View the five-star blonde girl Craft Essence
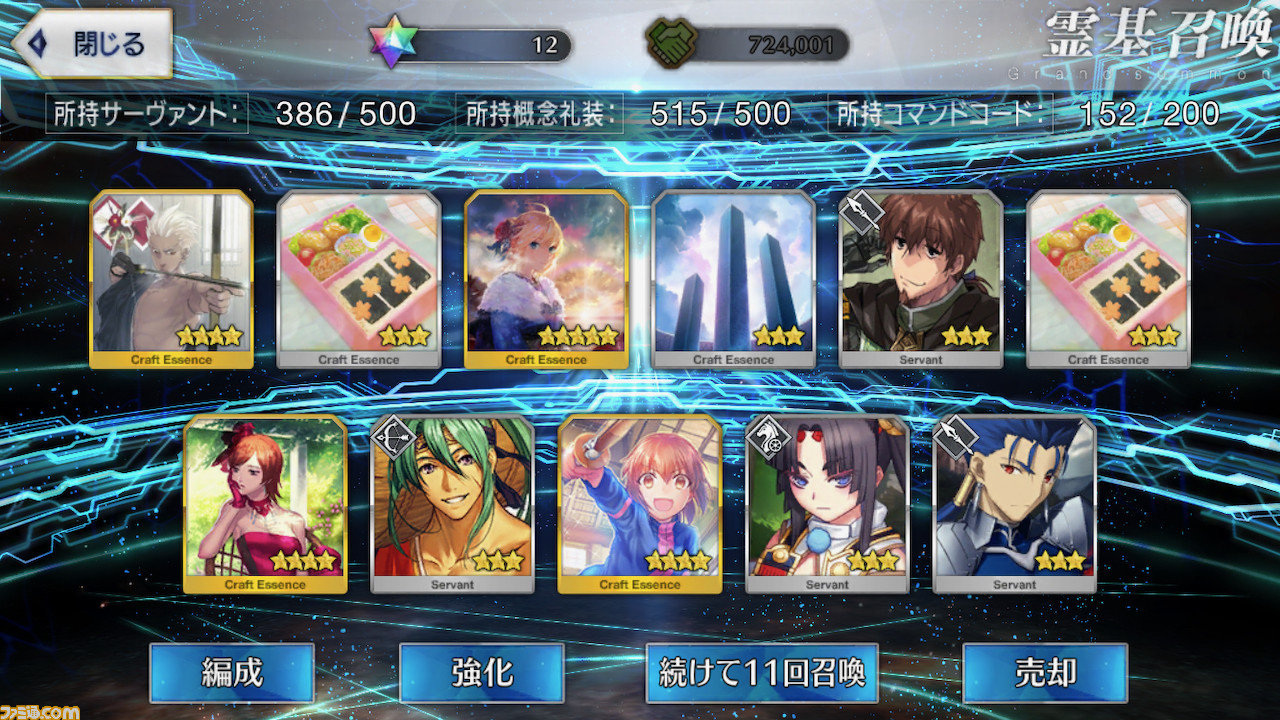This screenshot has height=720, width=1280. click(546, 278)
